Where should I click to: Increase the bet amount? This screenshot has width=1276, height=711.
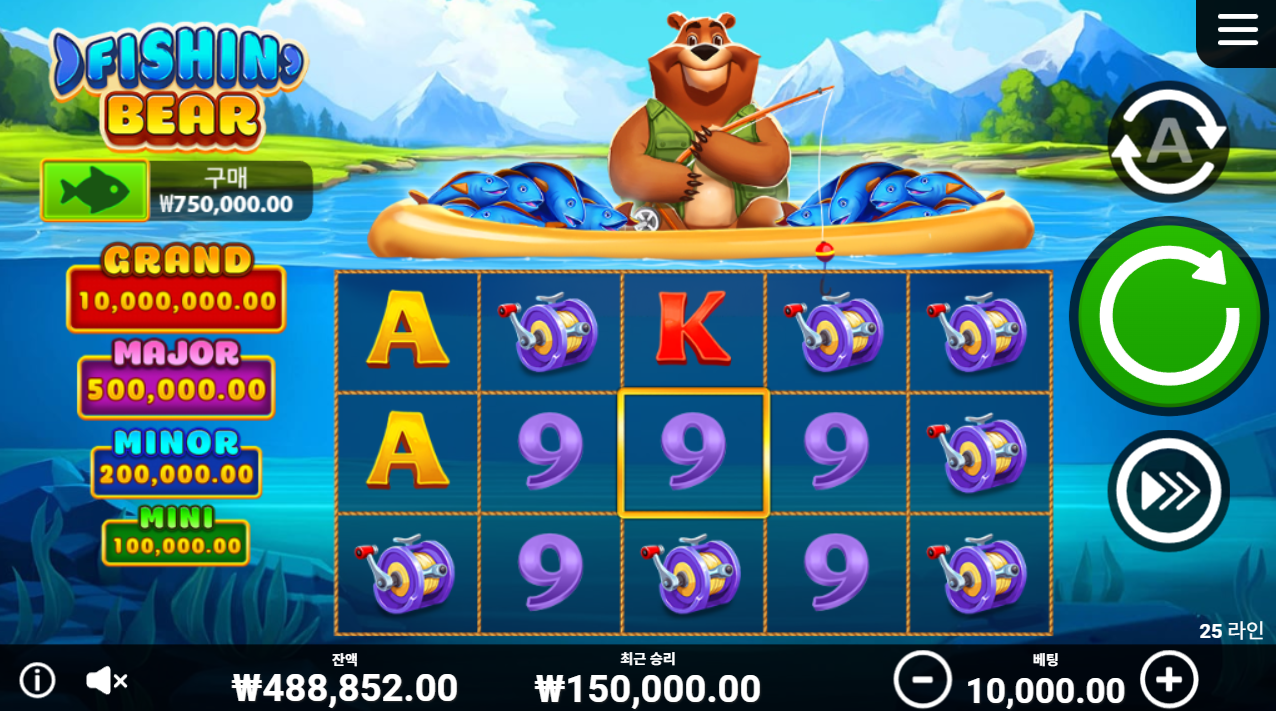click(x=1168, y=680)
